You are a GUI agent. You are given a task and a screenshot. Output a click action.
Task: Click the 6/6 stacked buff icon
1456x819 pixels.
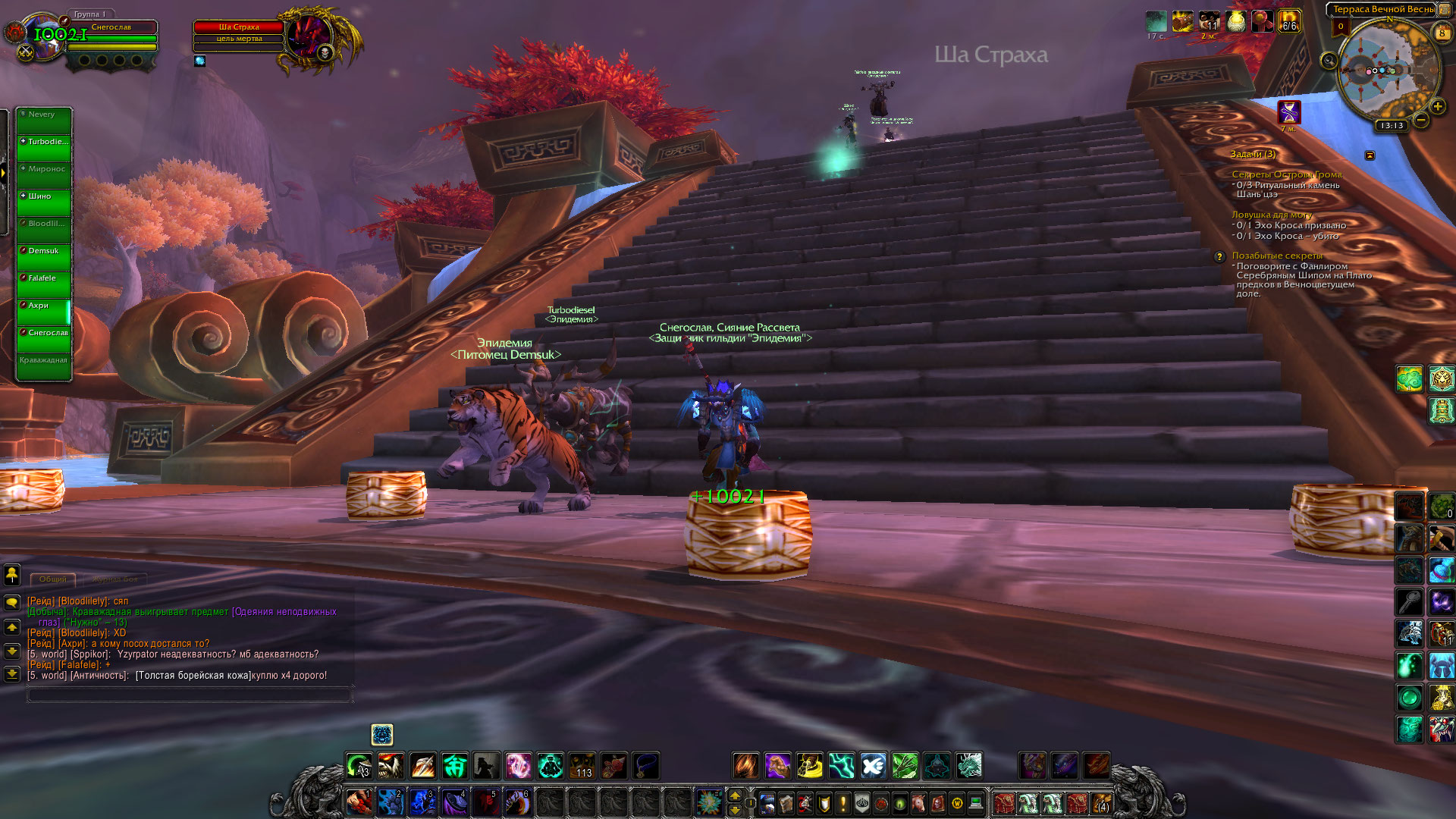pyautogui.click(x=1288, y=21)
